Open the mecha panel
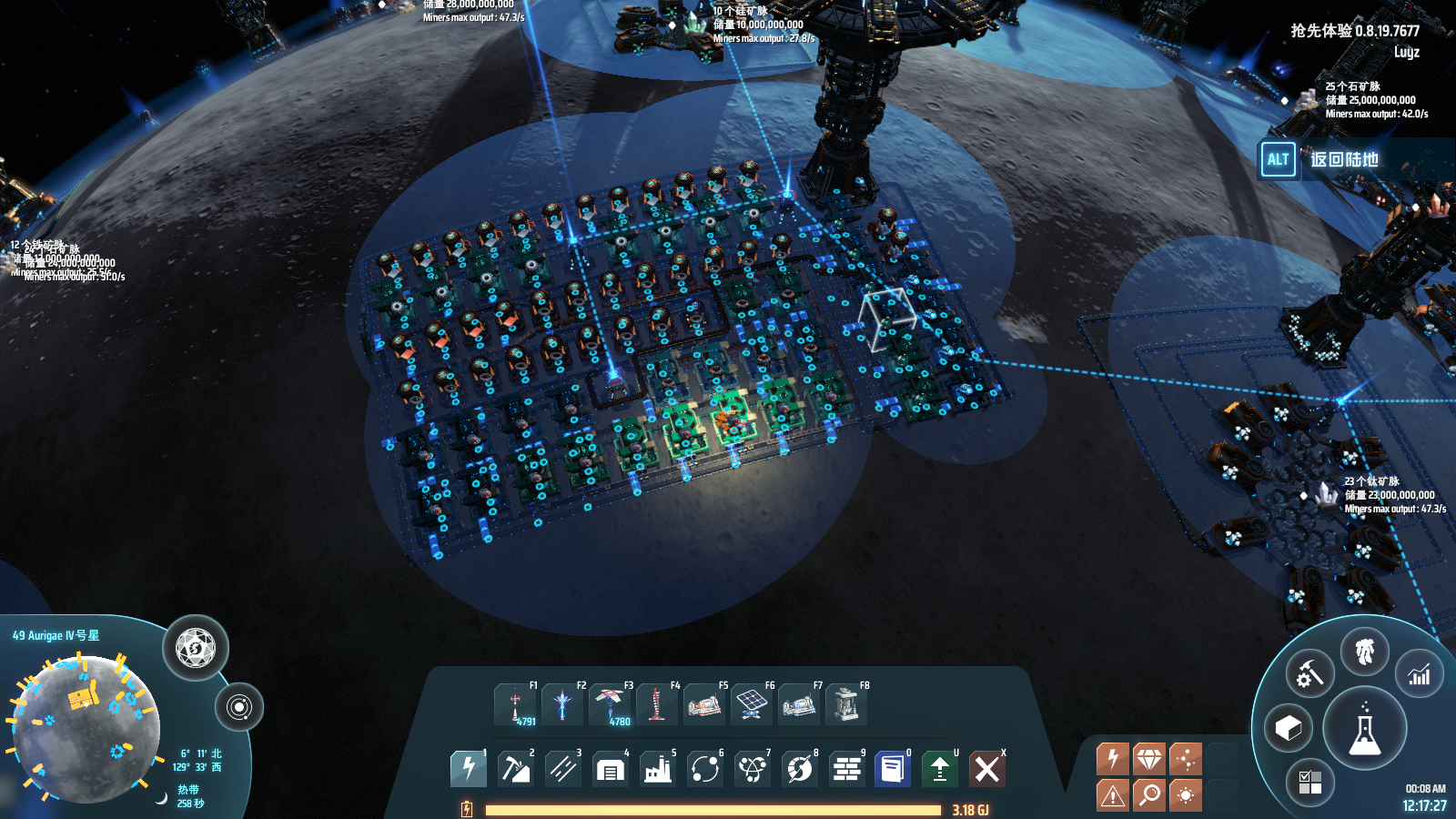The width and height of the screenshot is (1456, 819). pos(1364,652)
